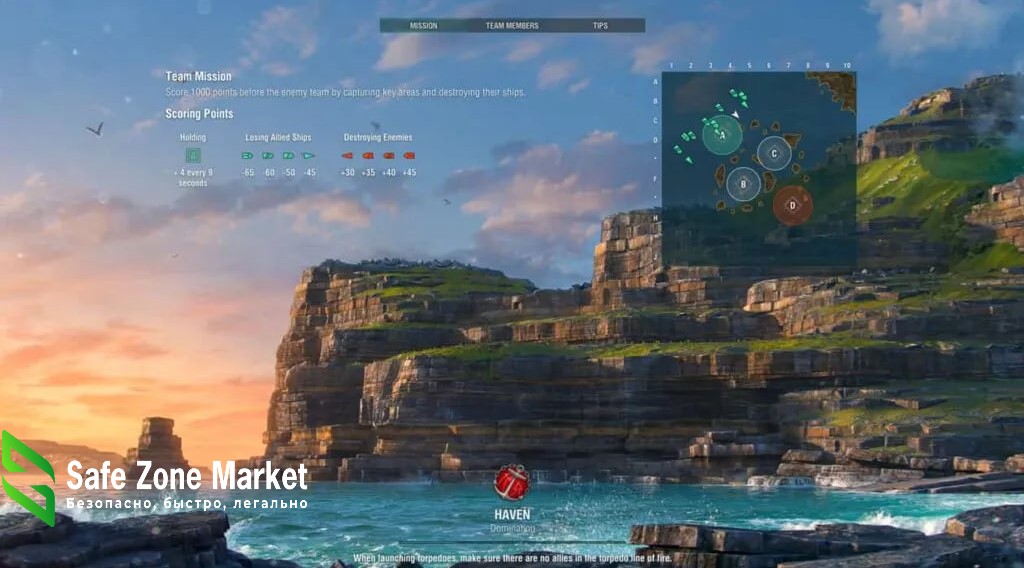The width and height of the screenshot is (1024, 568).
Task: Show the Tips tab
Action: (600, 26)
